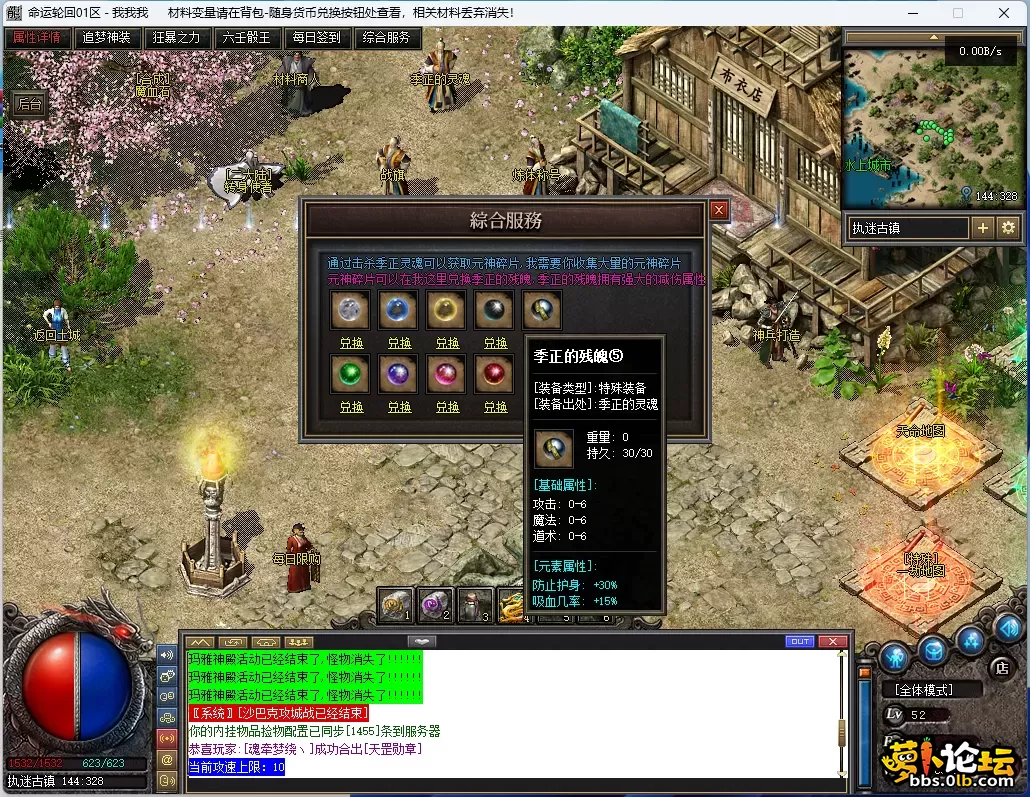Select the yellow orb item icon
Viewport: 1030px width, 797px height.
(x=447, y=310)
